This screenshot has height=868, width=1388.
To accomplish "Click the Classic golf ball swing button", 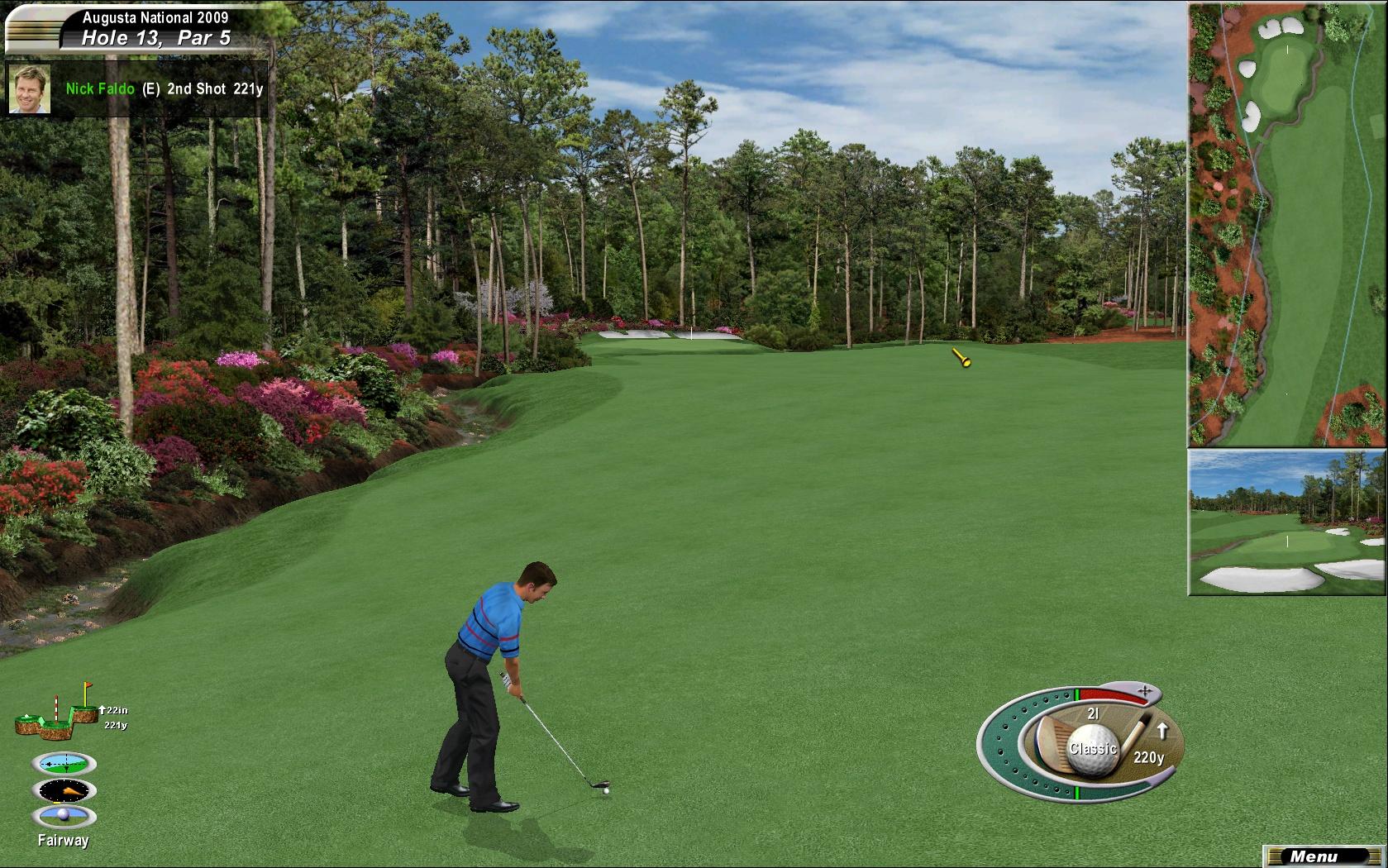I will tap(1093, 749).
